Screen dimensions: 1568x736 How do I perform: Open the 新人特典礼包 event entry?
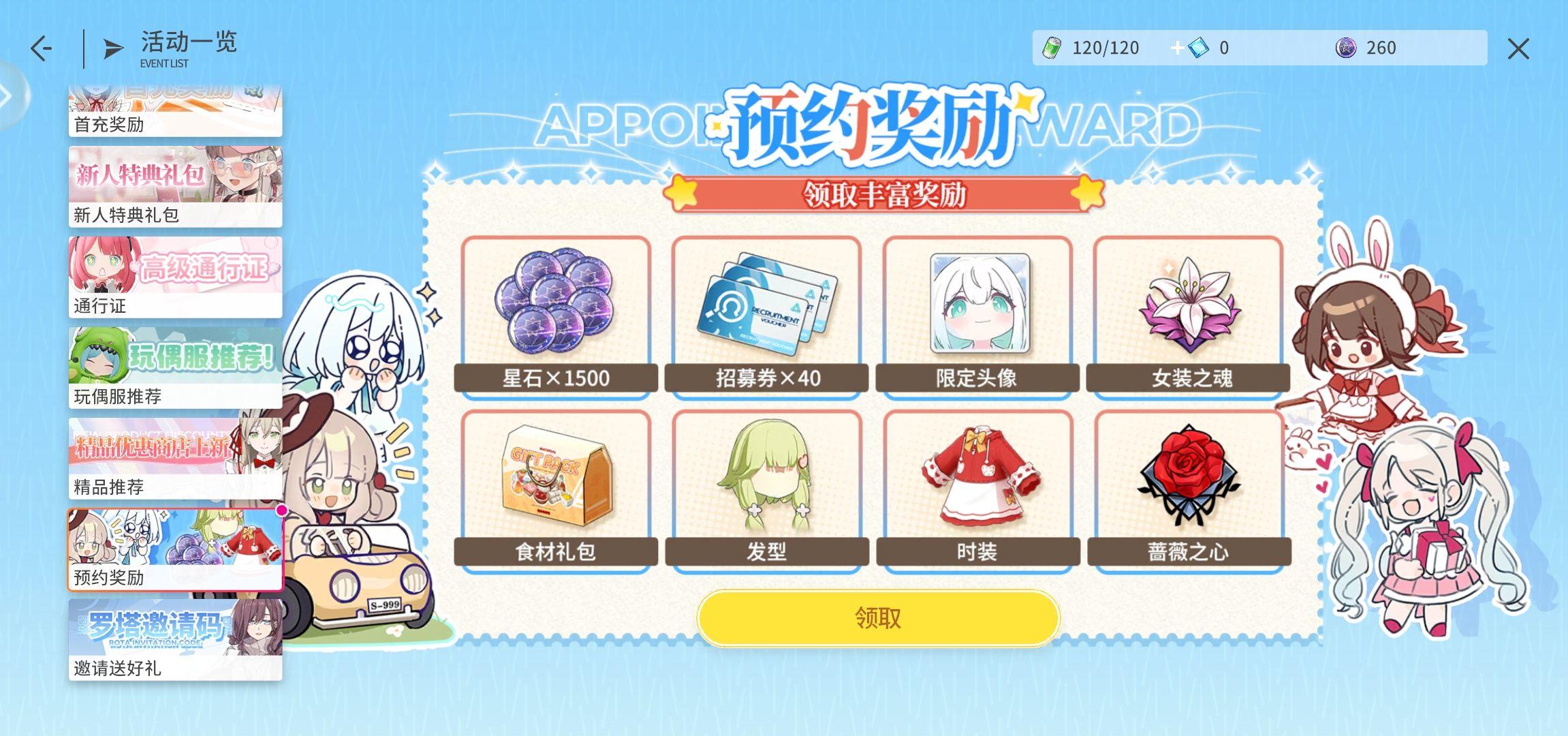pyautogui.click(x=174, y=184)
